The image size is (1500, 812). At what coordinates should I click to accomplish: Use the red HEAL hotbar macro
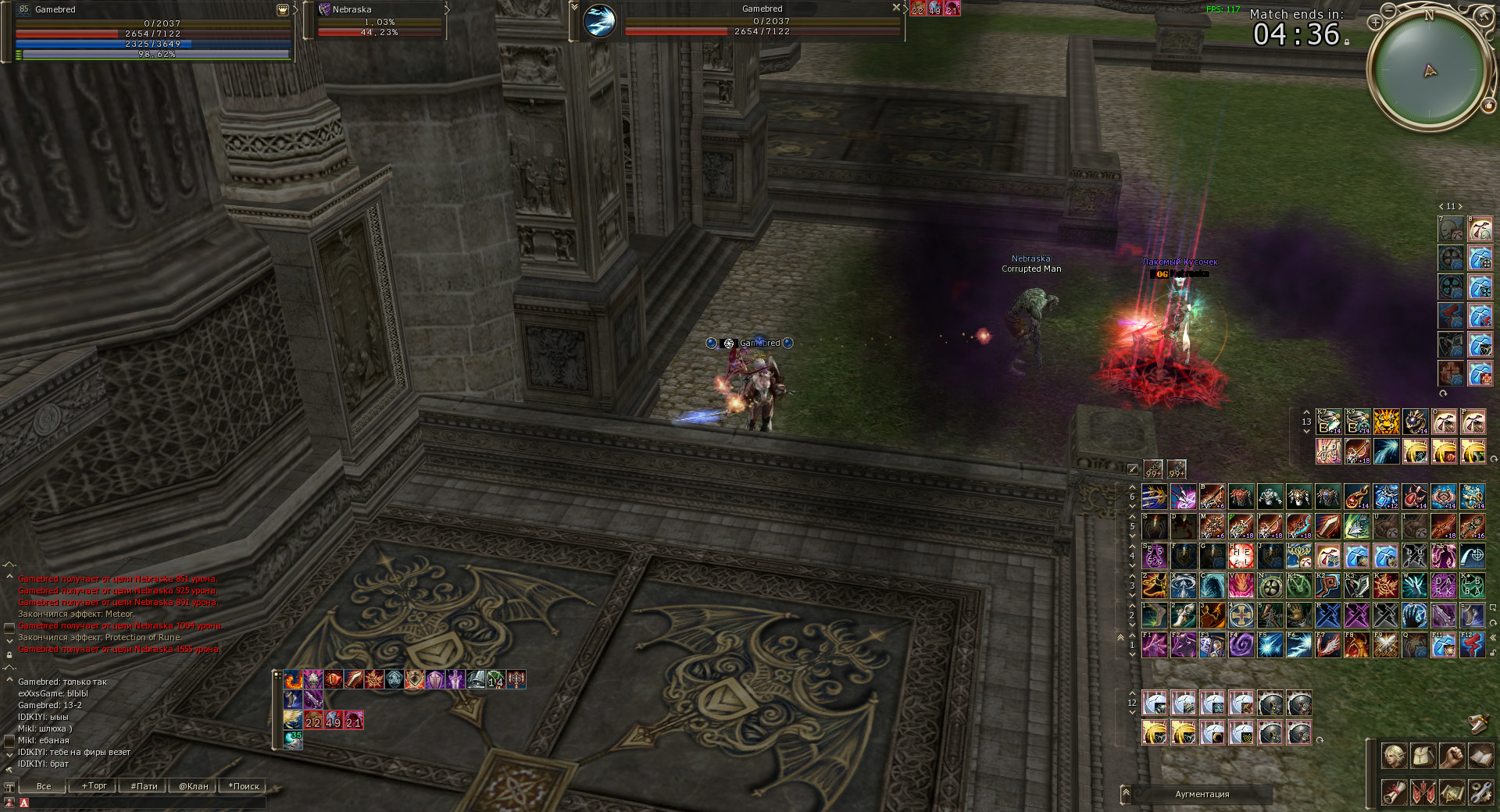(x=1241, y=556)
